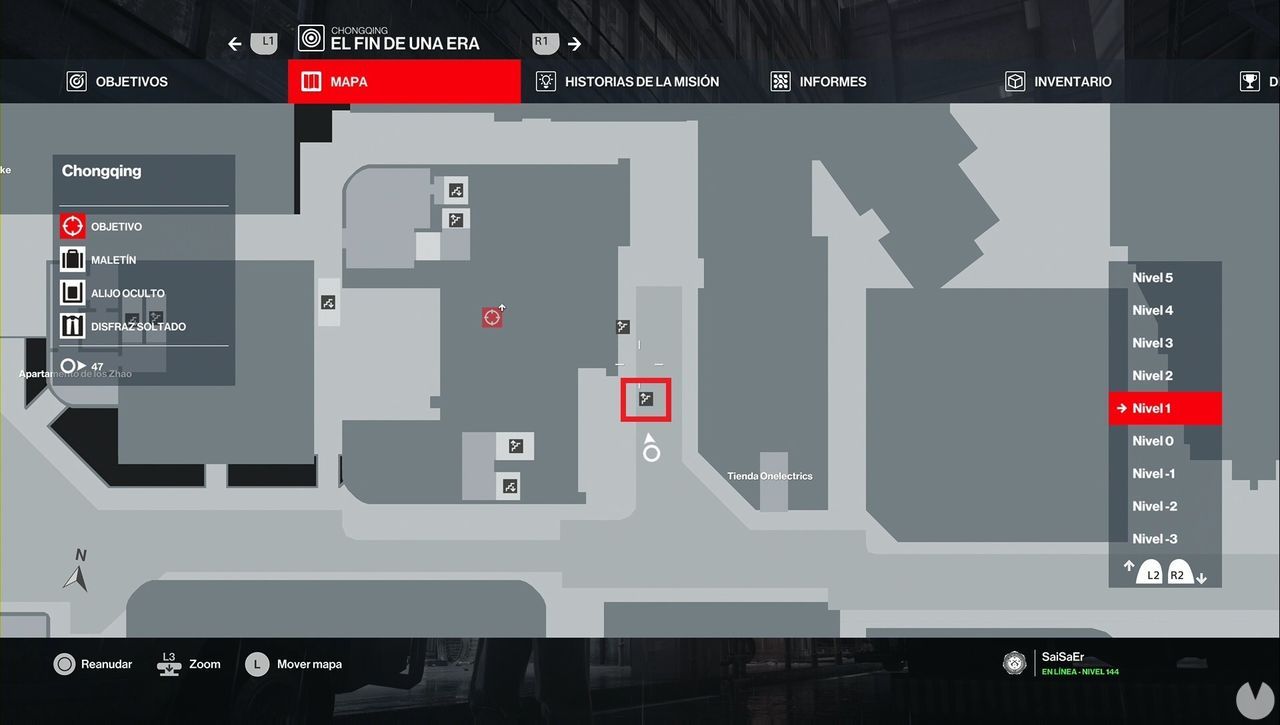Select the red objective marker on the map

pos(491,316)
